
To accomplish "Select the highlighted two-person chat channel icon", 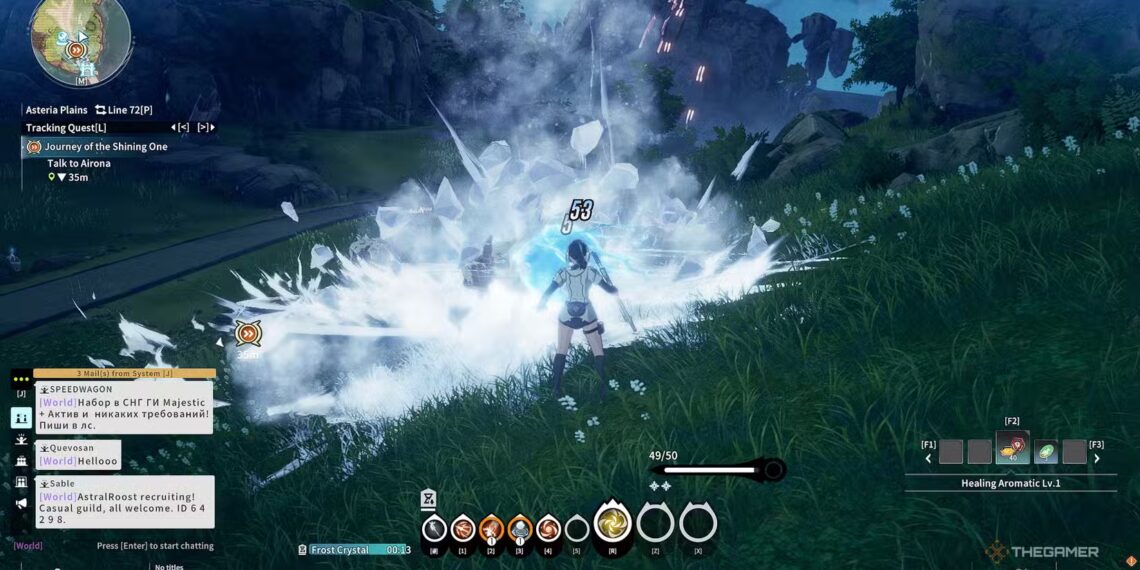I will [x=21, y=418].
